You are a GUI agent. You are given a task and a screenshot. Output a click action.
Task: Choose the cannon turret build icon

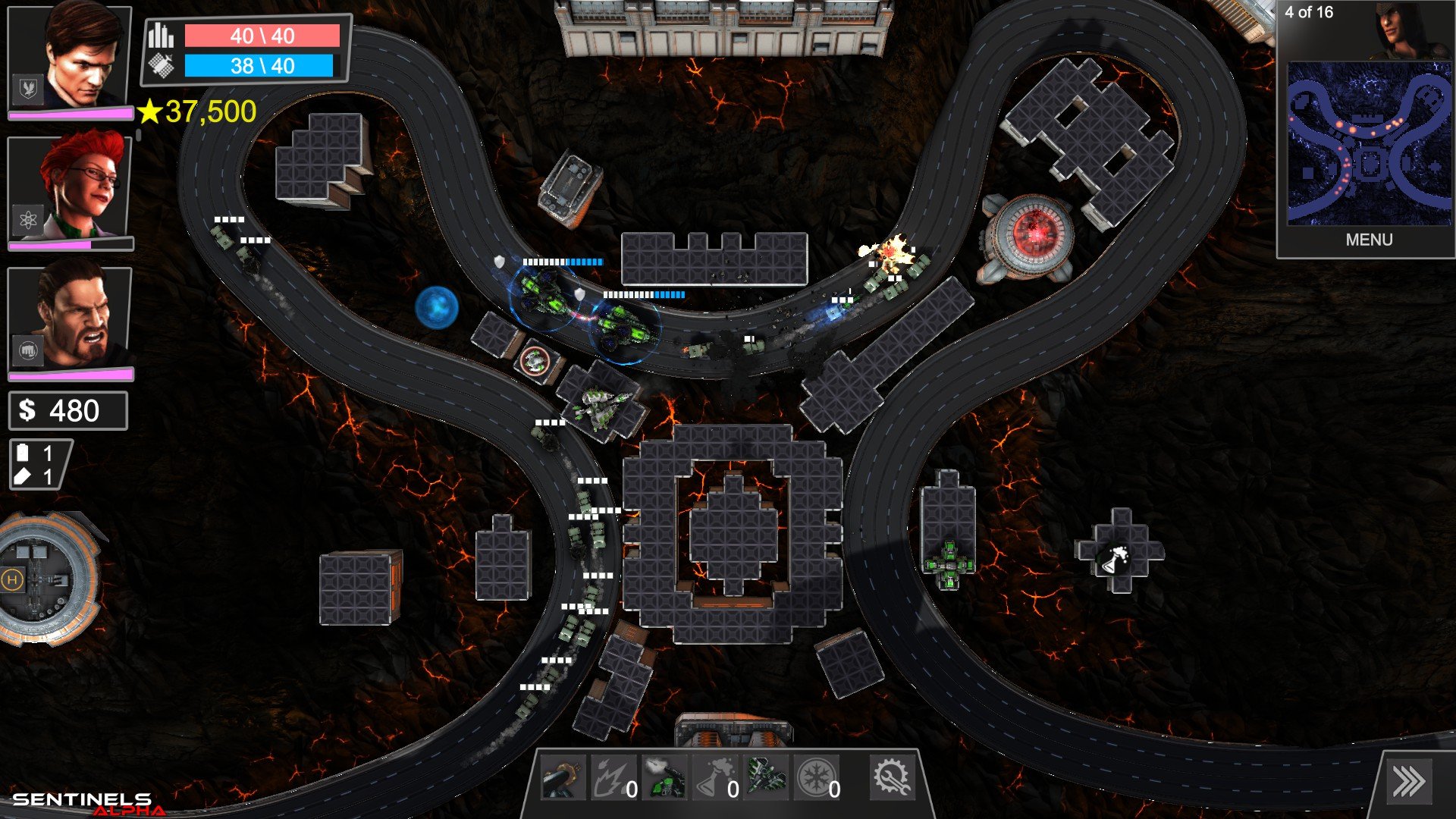pyautogui.click(x=562, y=778)
